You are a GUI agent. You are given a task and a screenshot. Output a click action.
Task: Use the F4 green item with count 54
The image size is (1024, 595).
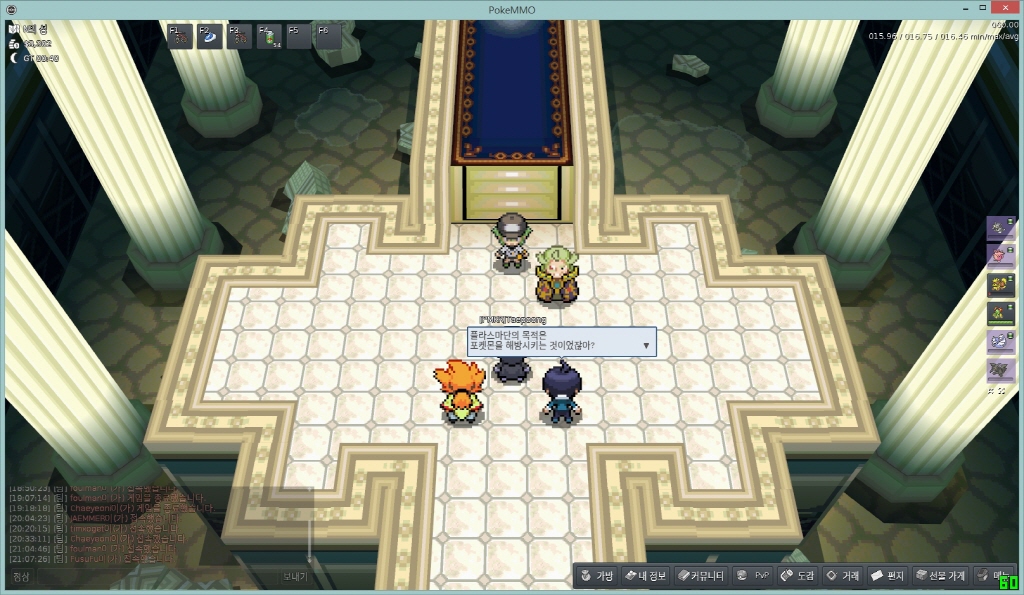[x=269, y=37]
